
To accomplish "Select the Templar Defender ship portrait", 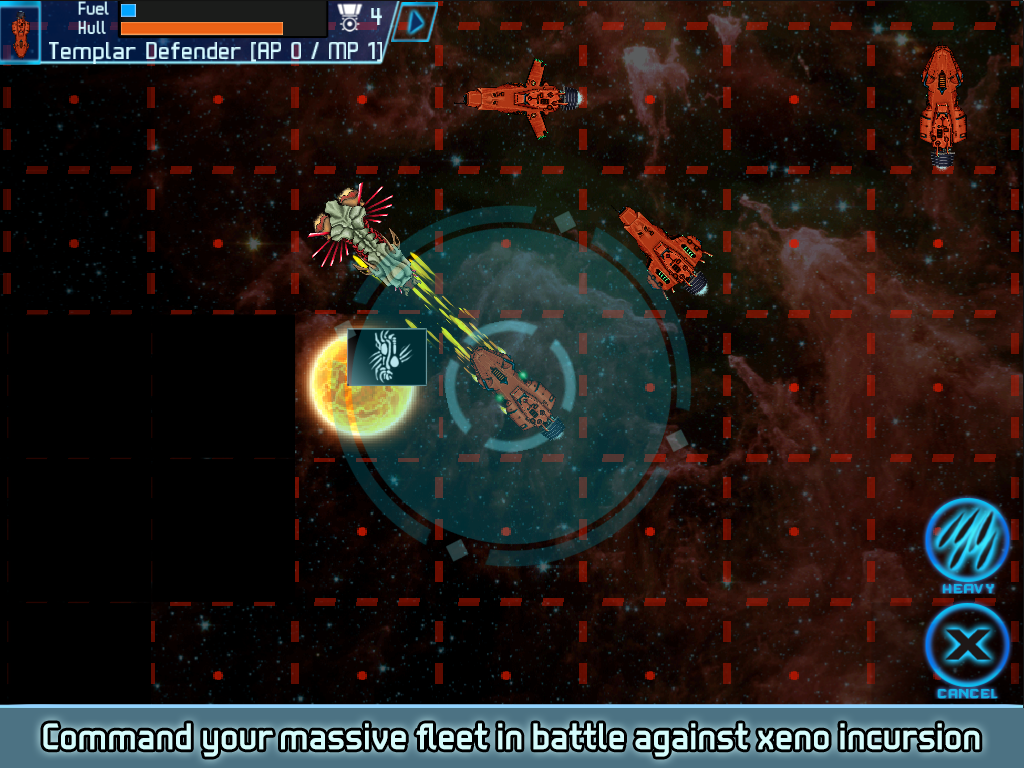I will [x=20, y=31].
